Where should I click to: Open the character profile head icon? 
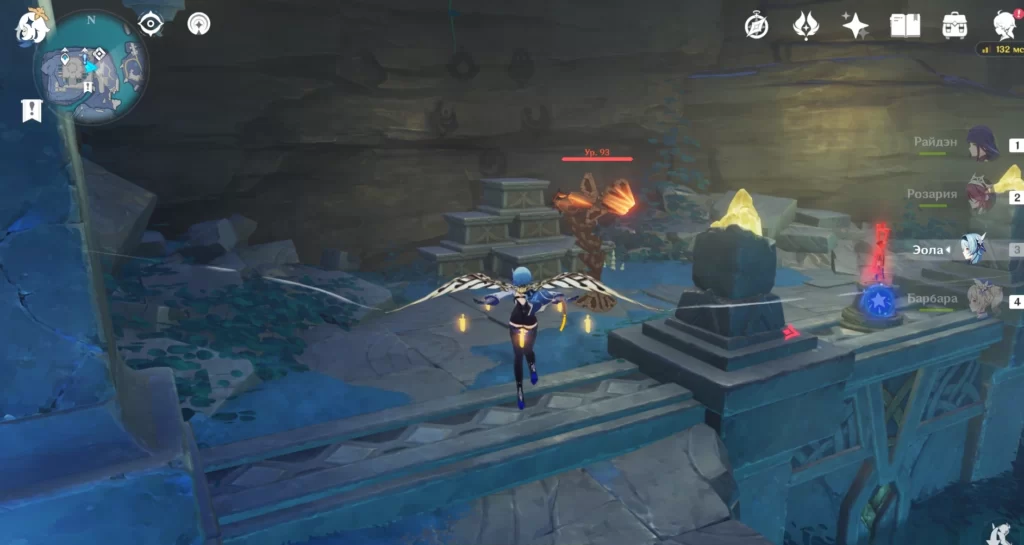coord(1003,26)
